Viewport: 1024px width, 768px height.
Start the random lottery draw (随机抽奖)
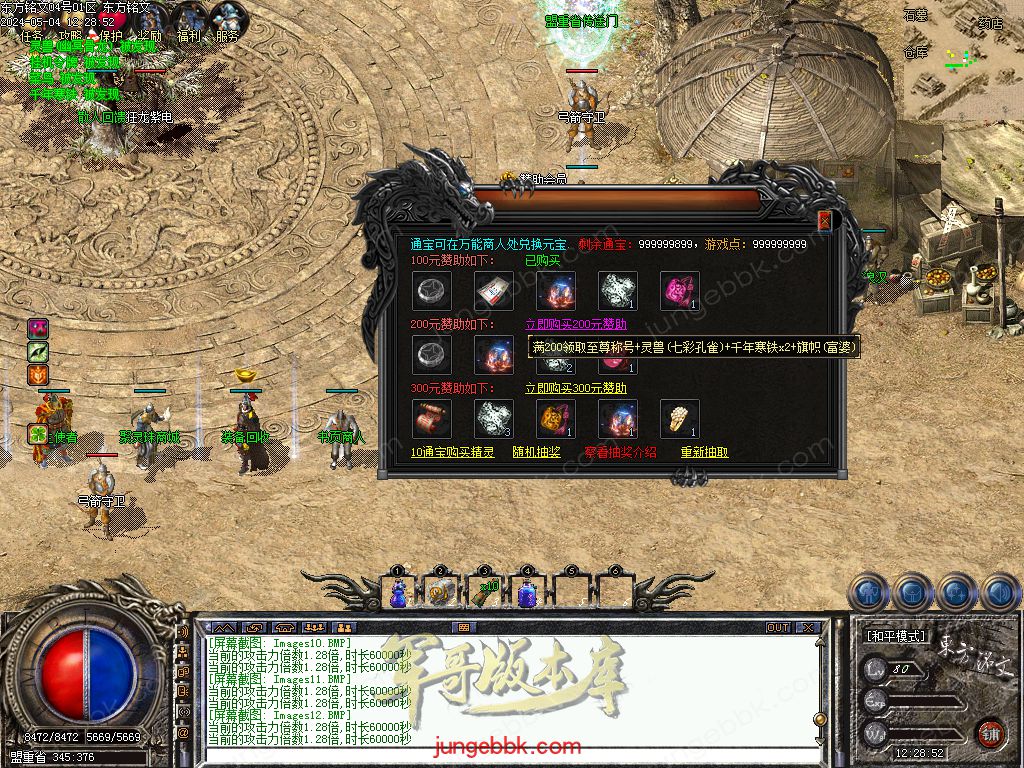[x=537, y=452]
